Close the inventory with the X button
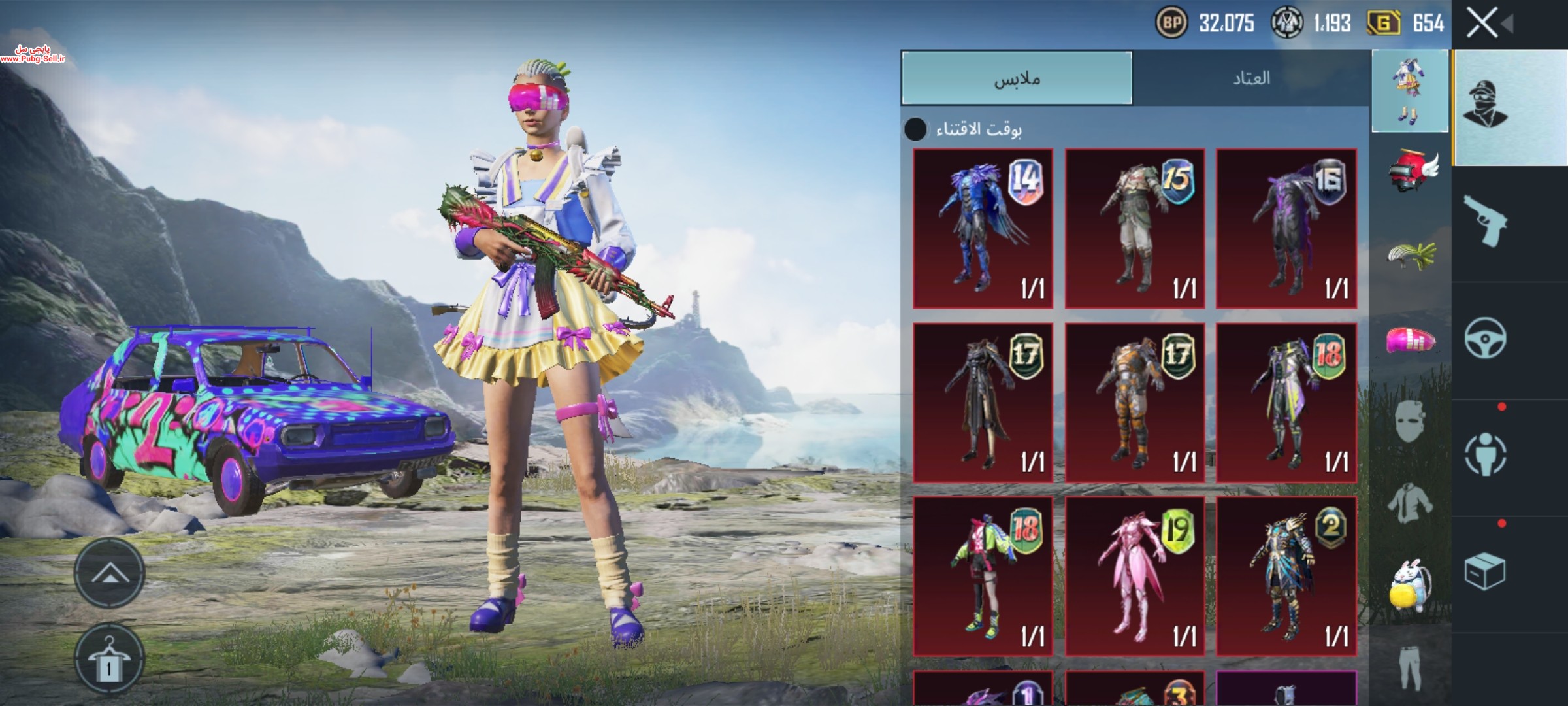1568x706 pixels. pyautogui.click(x=1482, y=24)
